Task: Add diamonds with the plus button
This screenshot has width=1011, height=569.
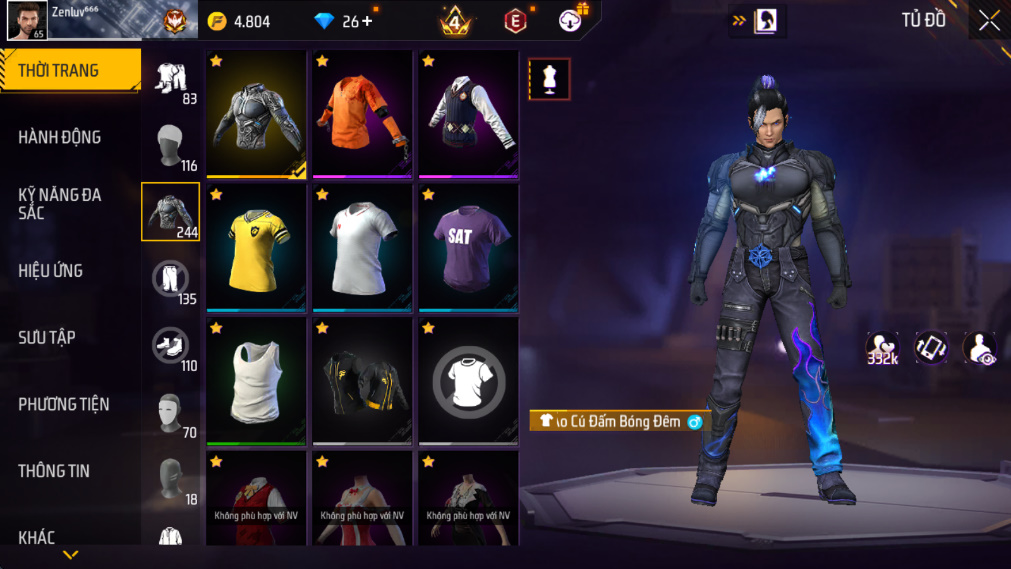Action: tap(367, 21)
